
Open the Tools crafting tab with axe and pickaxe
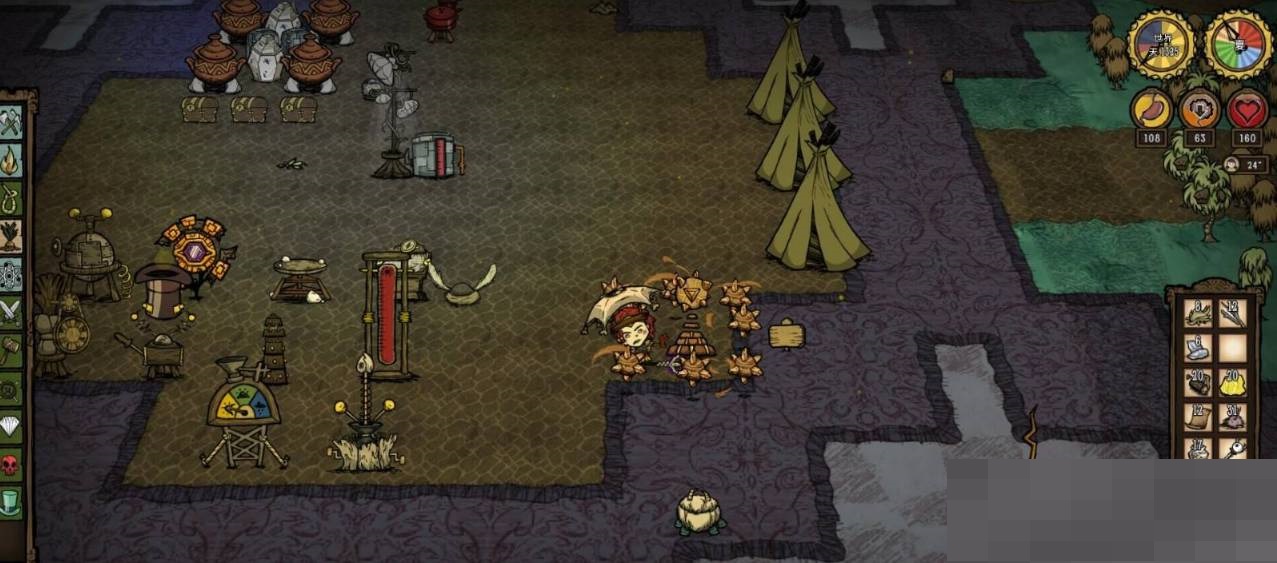[11, 122]
